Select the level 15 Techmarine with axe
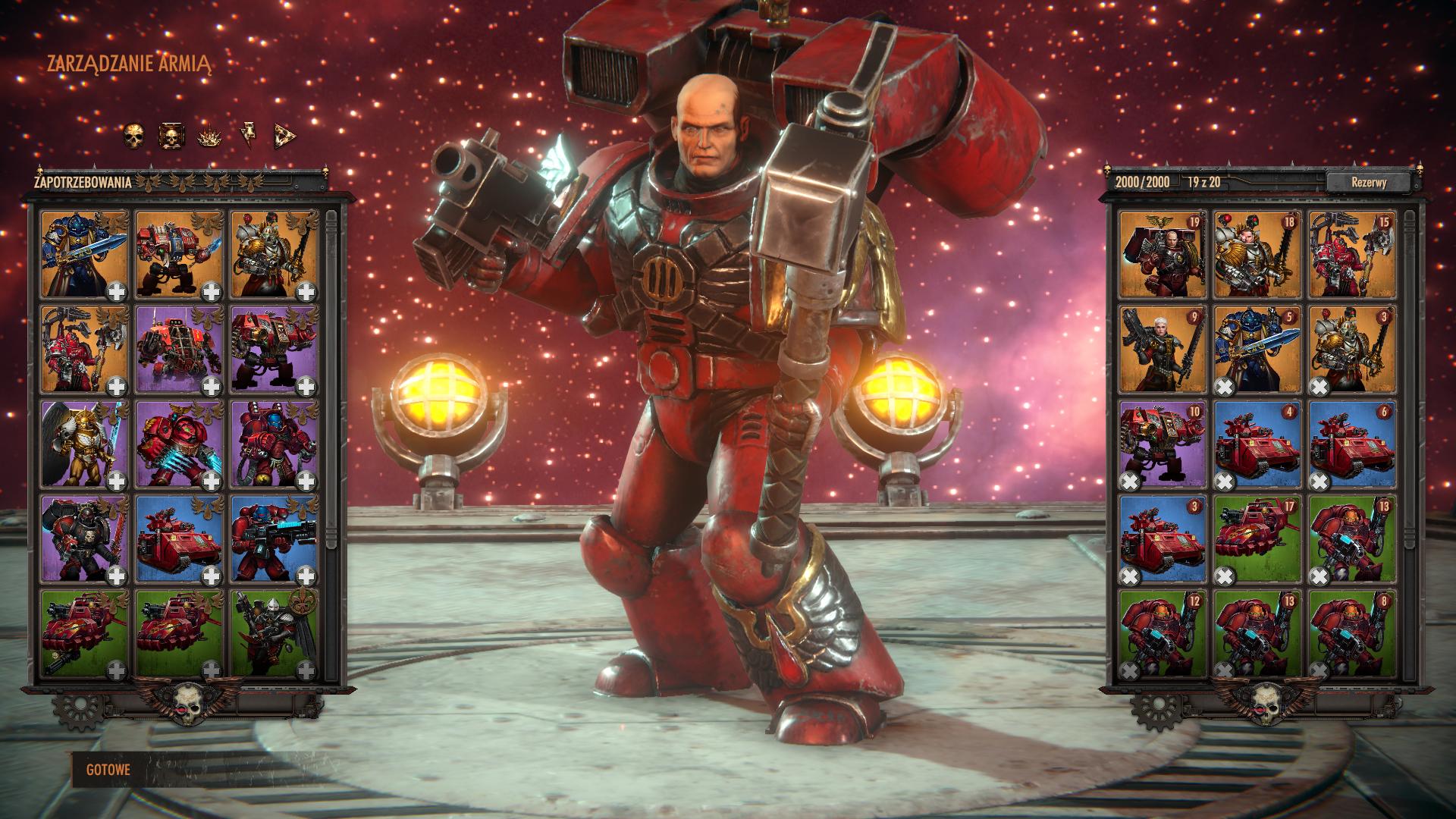This screenshot has height=819, width=1456. [1351, 254]
